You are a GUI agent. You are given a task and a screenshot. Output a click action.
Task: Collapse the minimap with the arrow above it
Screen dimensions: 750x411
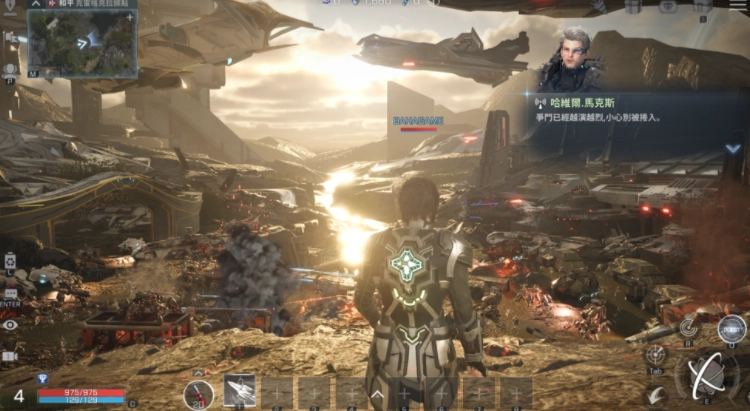(x=35, y=5)
